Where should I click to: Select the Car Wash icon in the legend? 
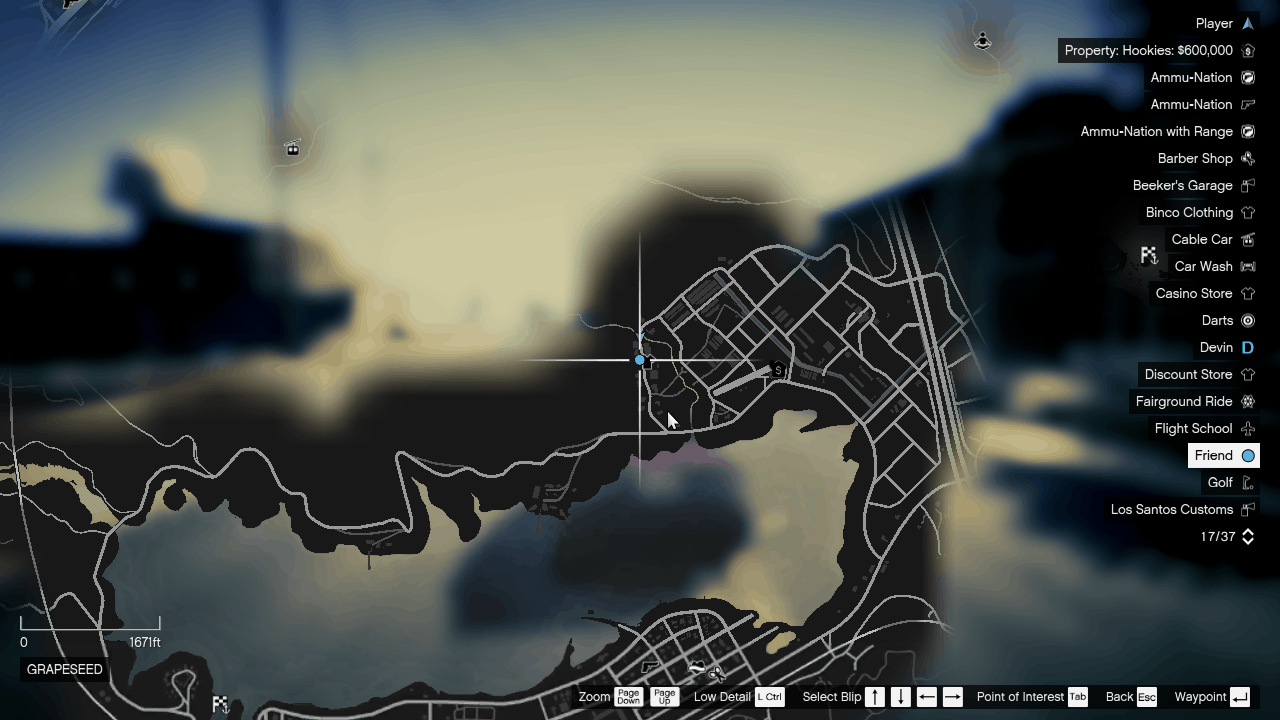click(x=1247, y=266)
